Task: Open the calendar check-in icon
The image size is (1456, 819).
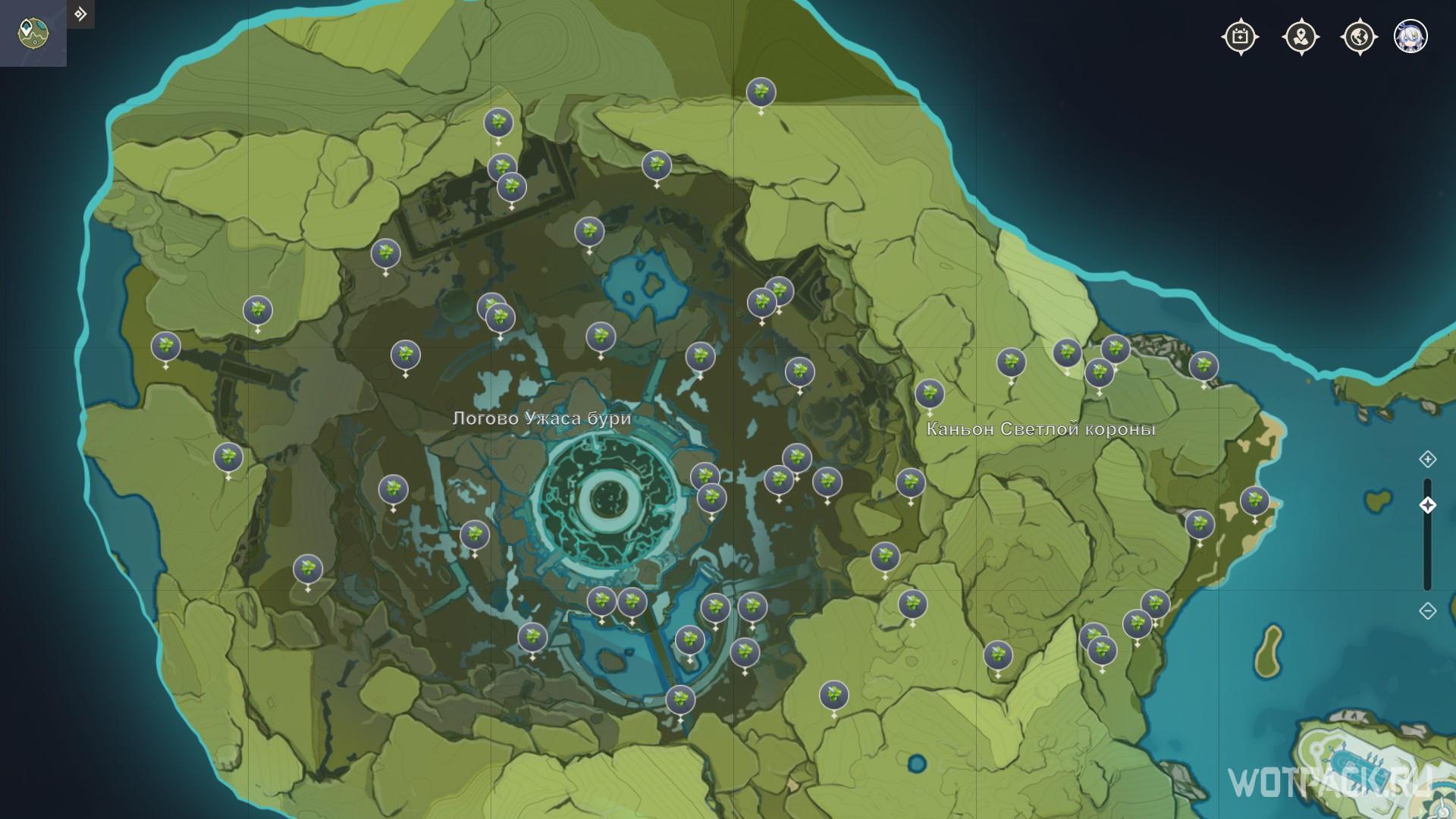Action: tap(1241, 36)
